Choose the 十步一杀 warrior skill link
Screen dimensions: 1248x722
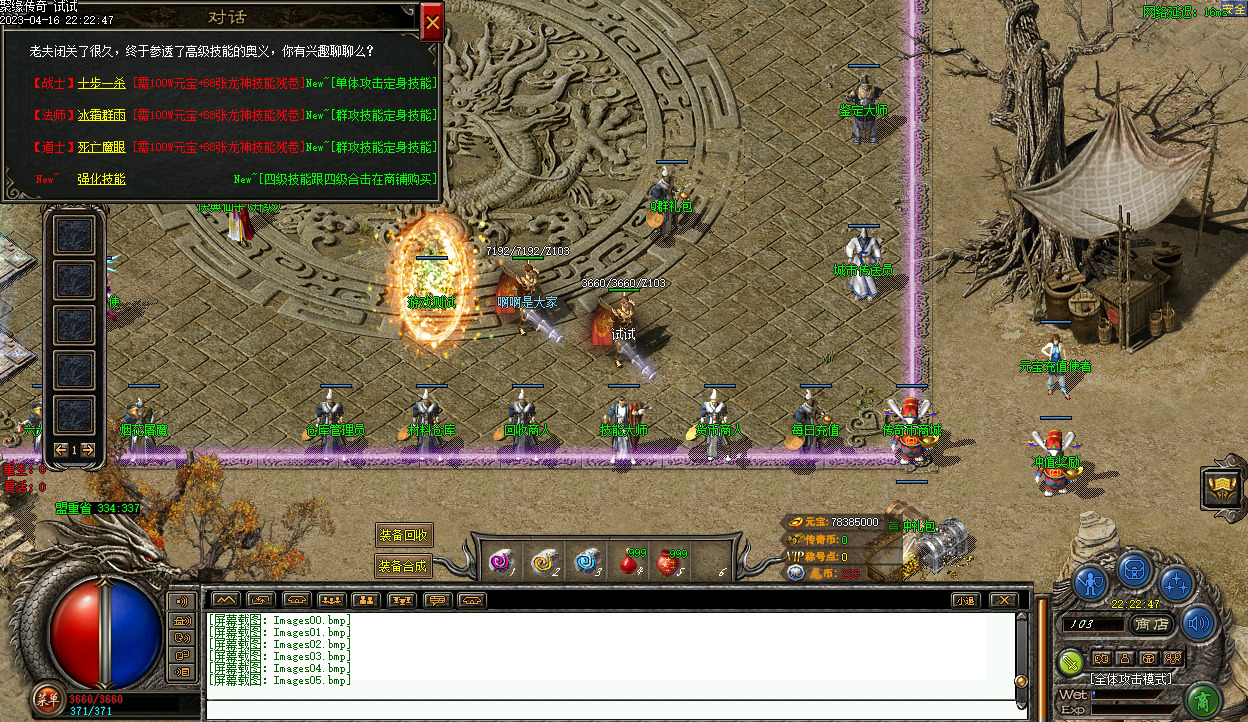(101, 84)
